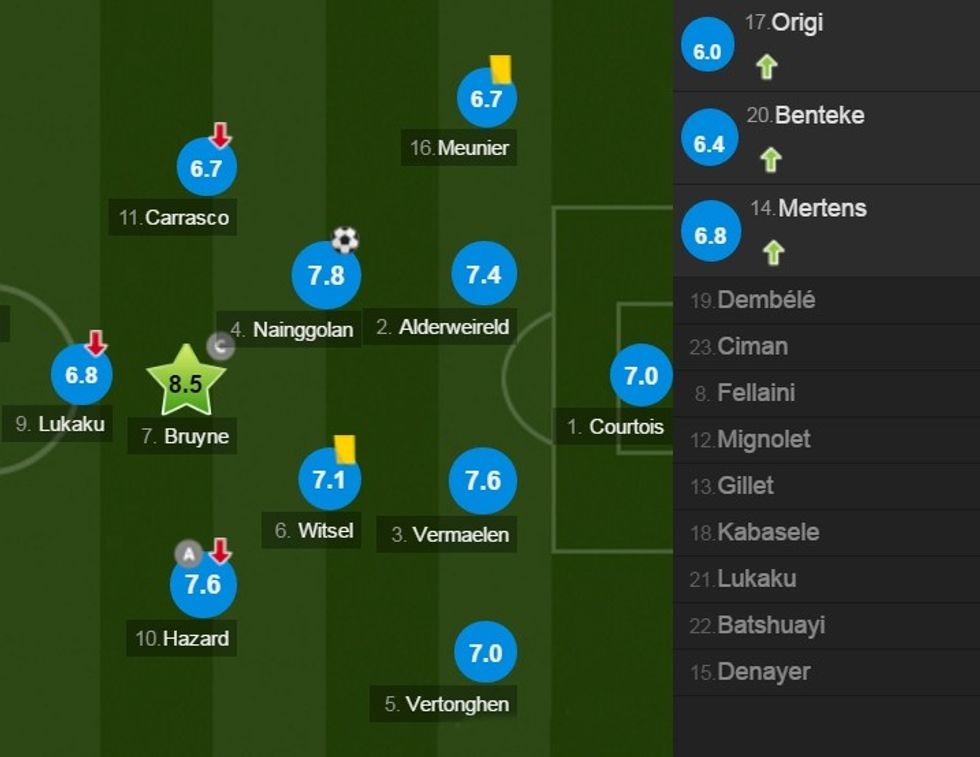This screenshot has width=980, height=757.
Task: Click Fellaini's row on the bench
Action: tap(756, 393)
